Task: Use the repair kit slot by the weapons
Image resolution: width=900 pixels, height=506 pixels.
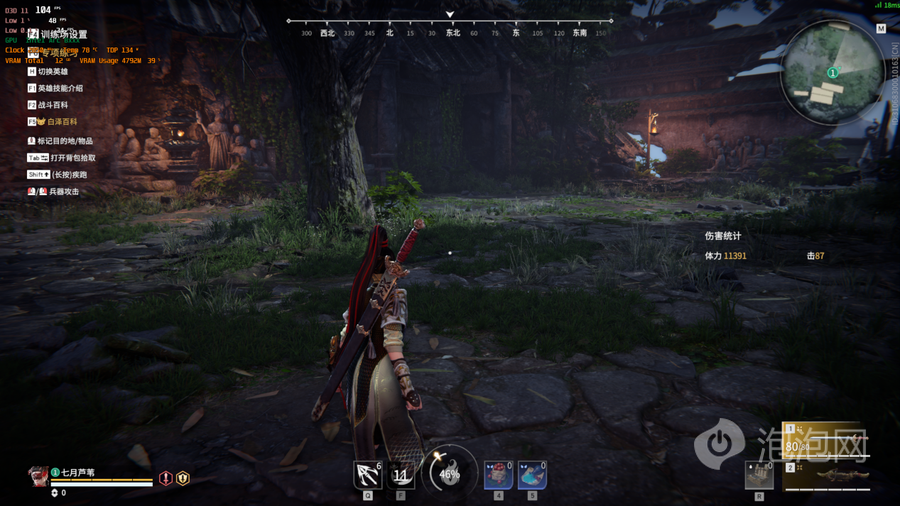Action: tap(760, 475)
